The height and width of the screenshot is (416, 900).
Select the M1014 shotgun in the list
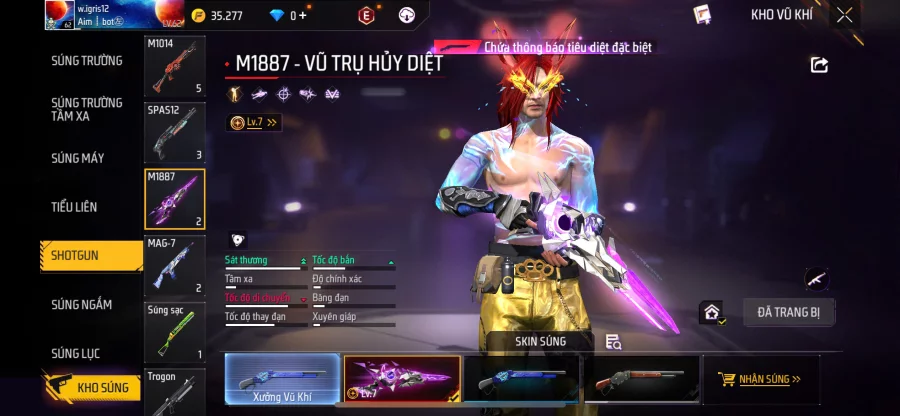175,68
